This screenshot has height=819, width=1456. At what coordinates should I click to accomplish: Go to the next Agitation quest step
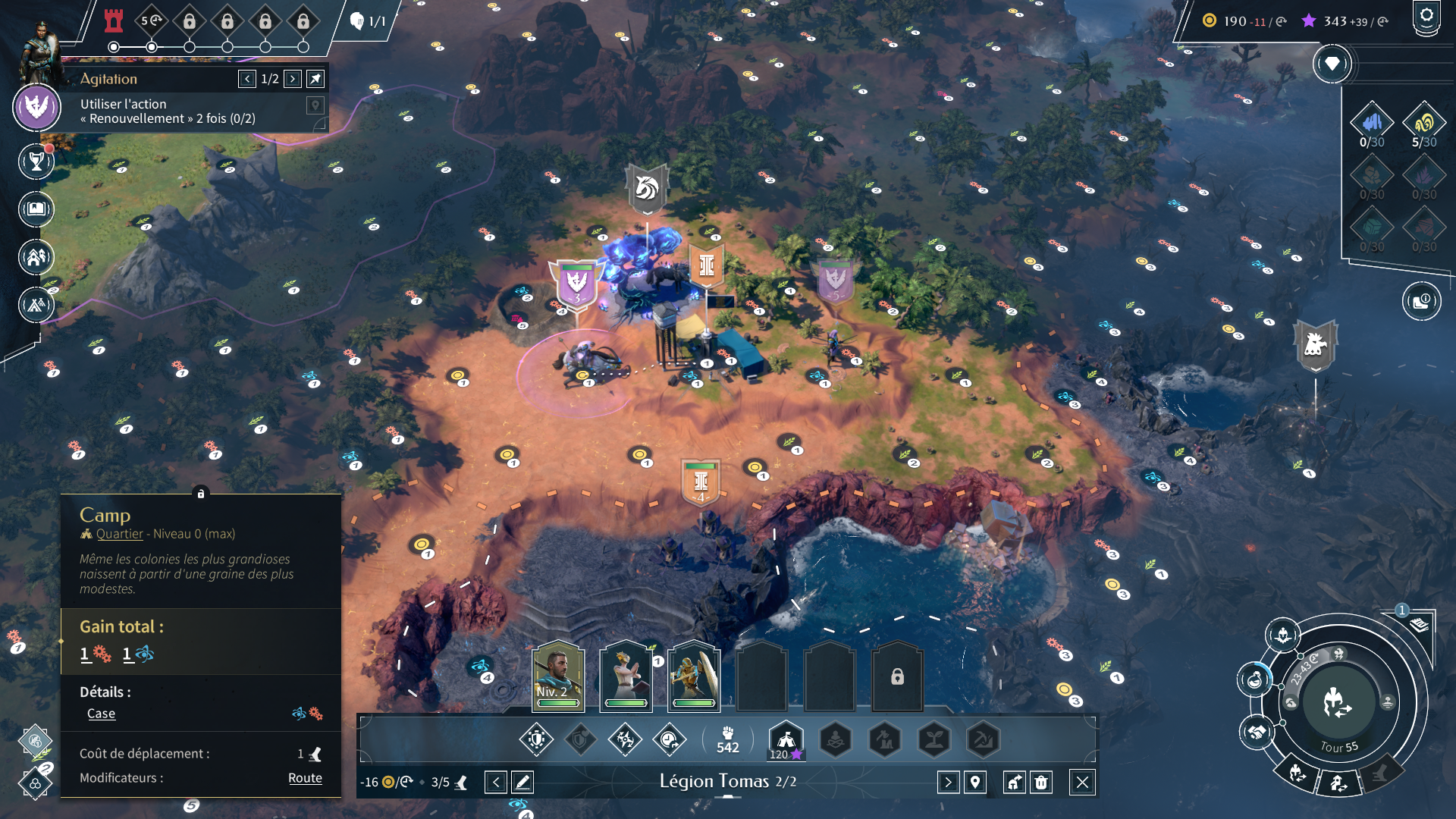(x=293, y=79)
